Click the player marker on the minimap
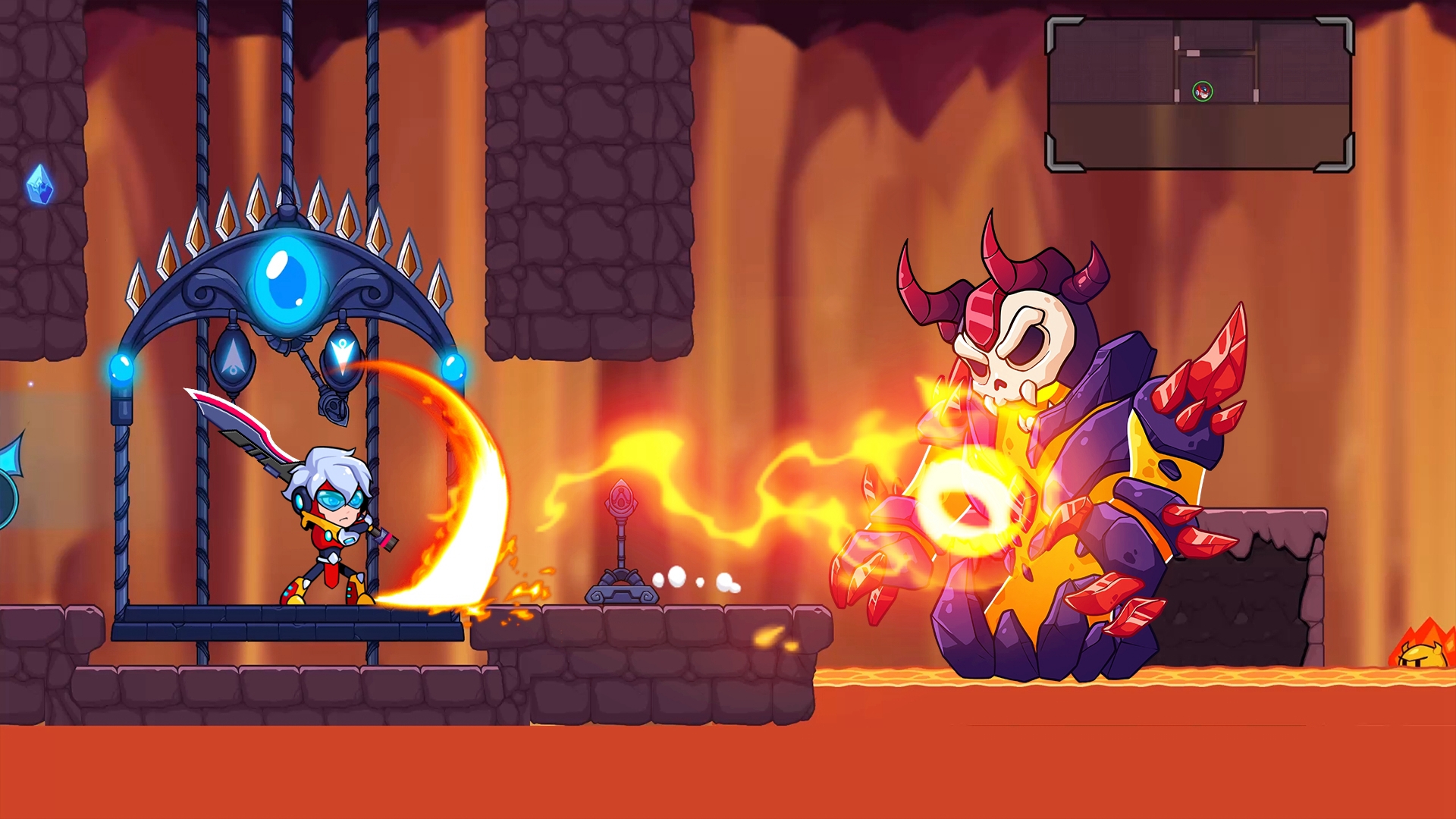Viewport: 1456px width, 819px height. (x=1203, y=92)
